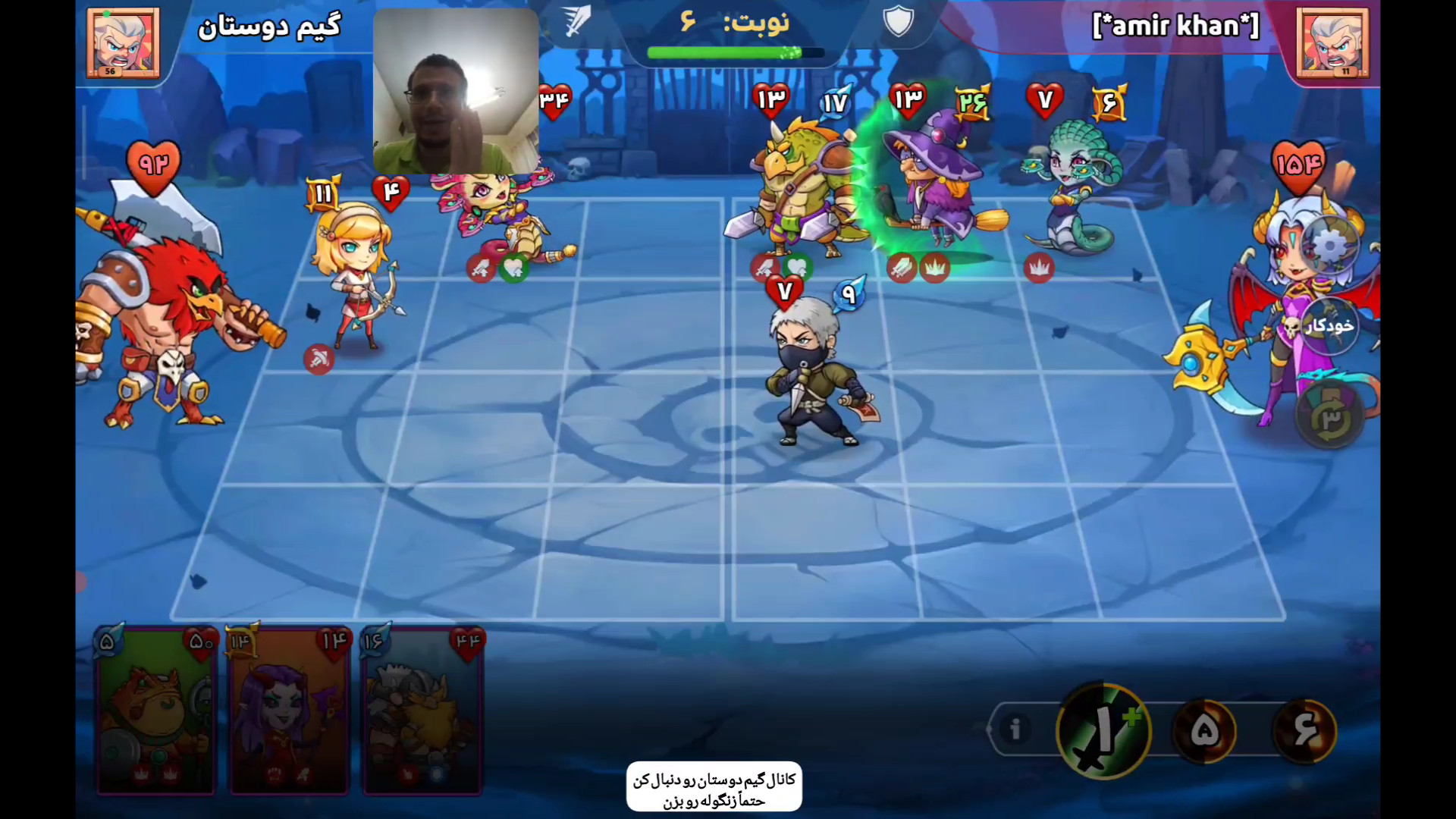Image resolution: width=1456 pixels, height=819 pixels.
Task: Open the info 'i' button
Action: tap(1015, 730)
